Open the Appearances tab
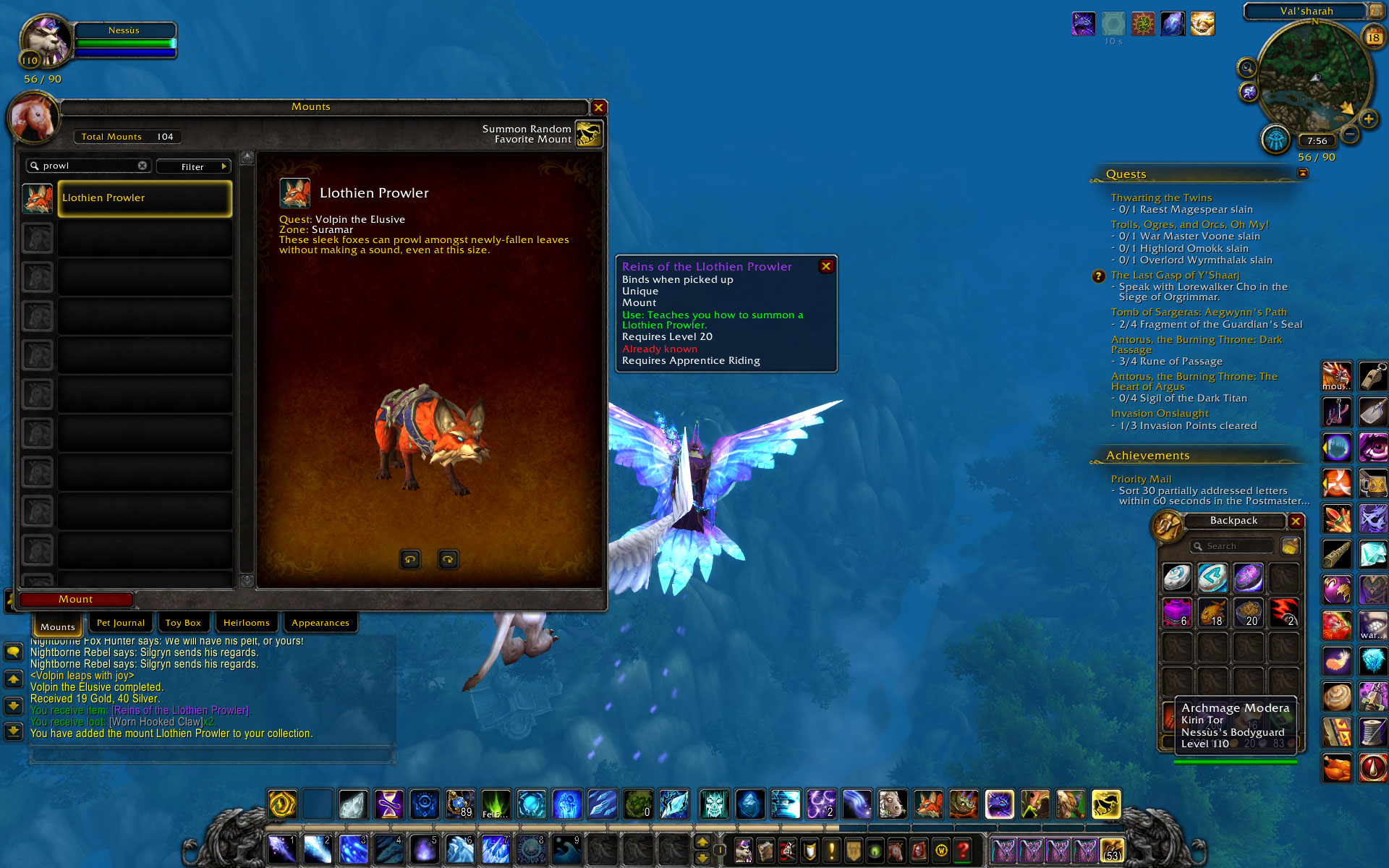The image size is (1389, 868). pyautogui.click(x=320, y=623)
